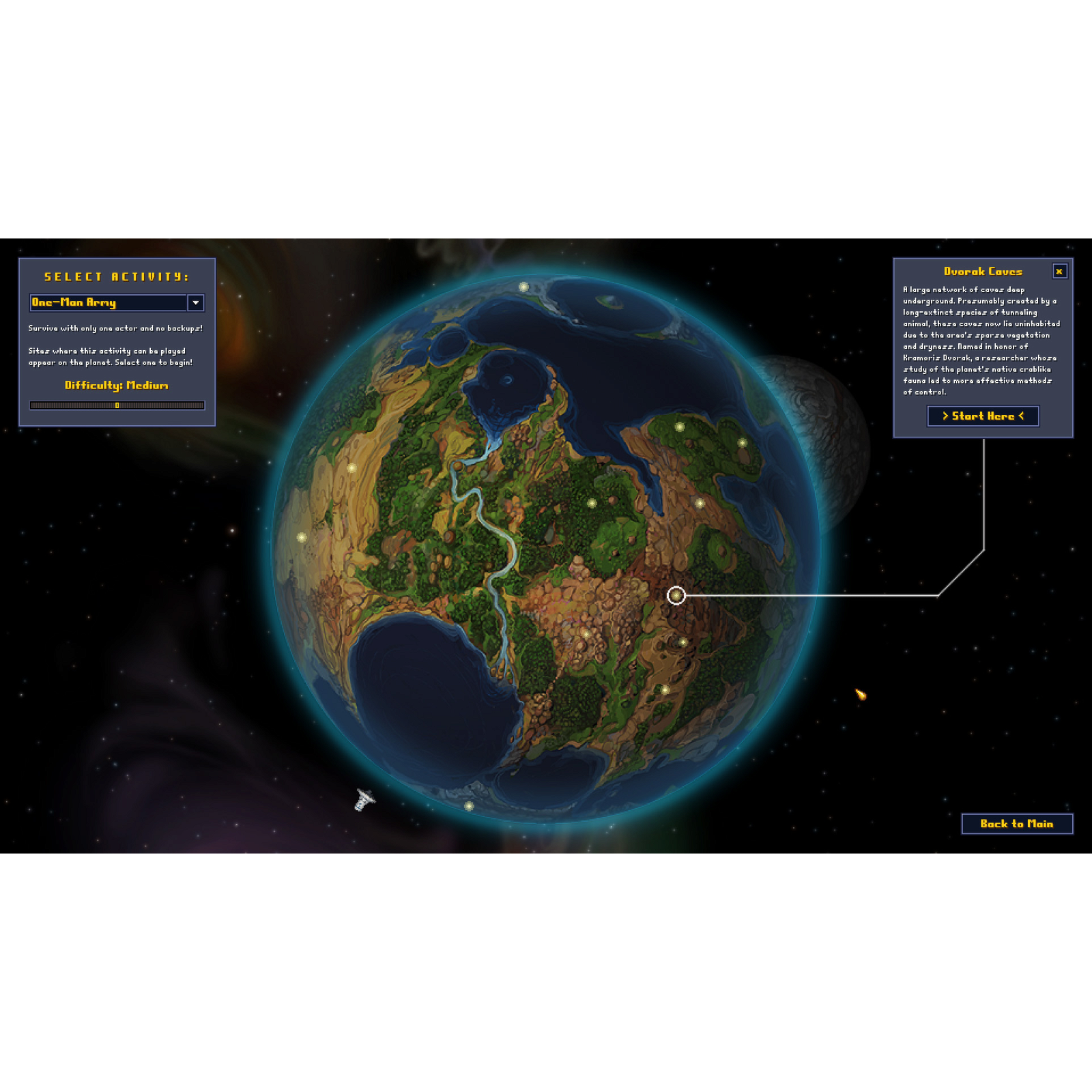Select the circled Dvorak Caves site on the planet

pos(676,595)
